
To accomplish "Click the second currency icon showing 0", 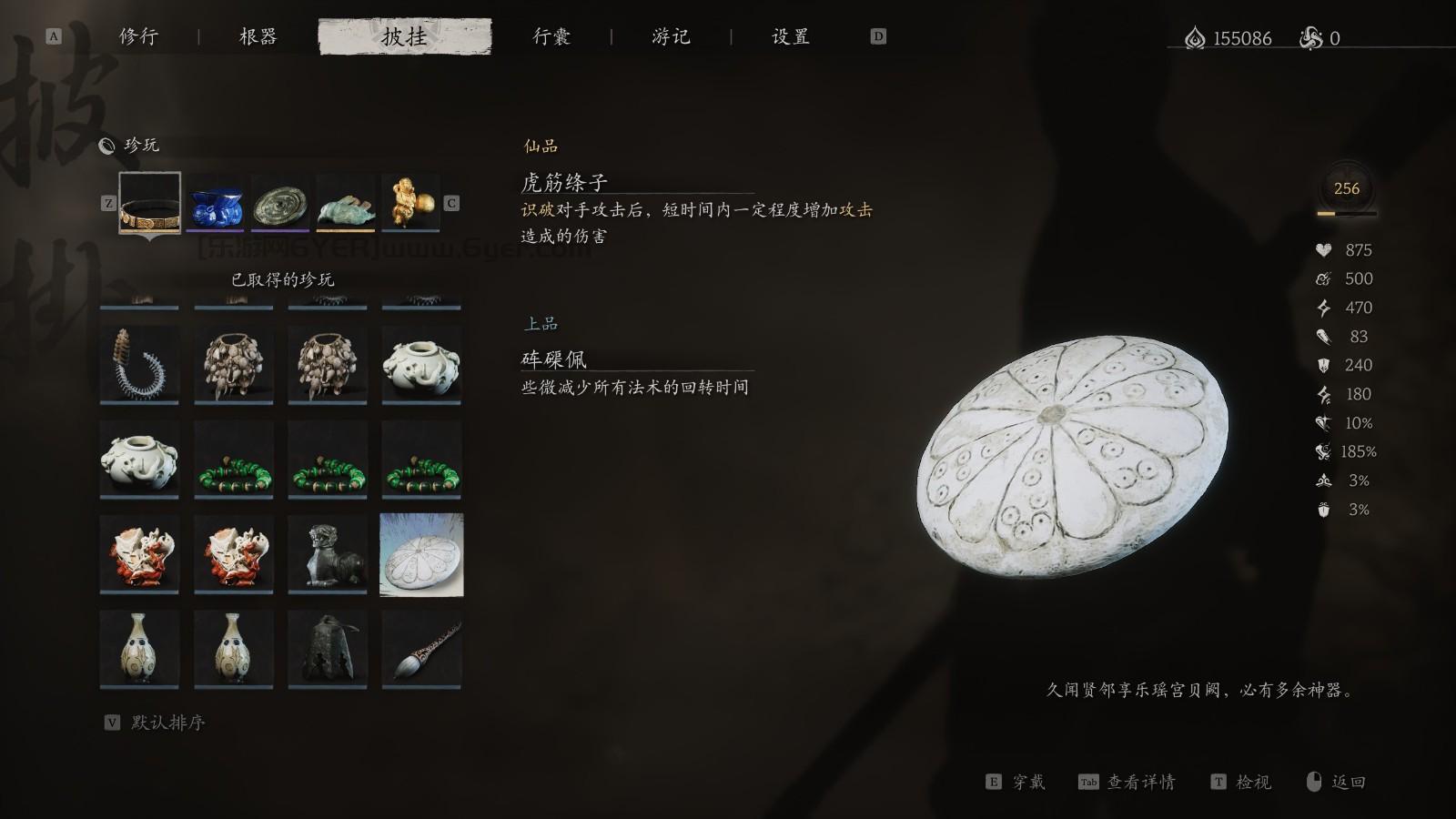I will point(1310,38).
